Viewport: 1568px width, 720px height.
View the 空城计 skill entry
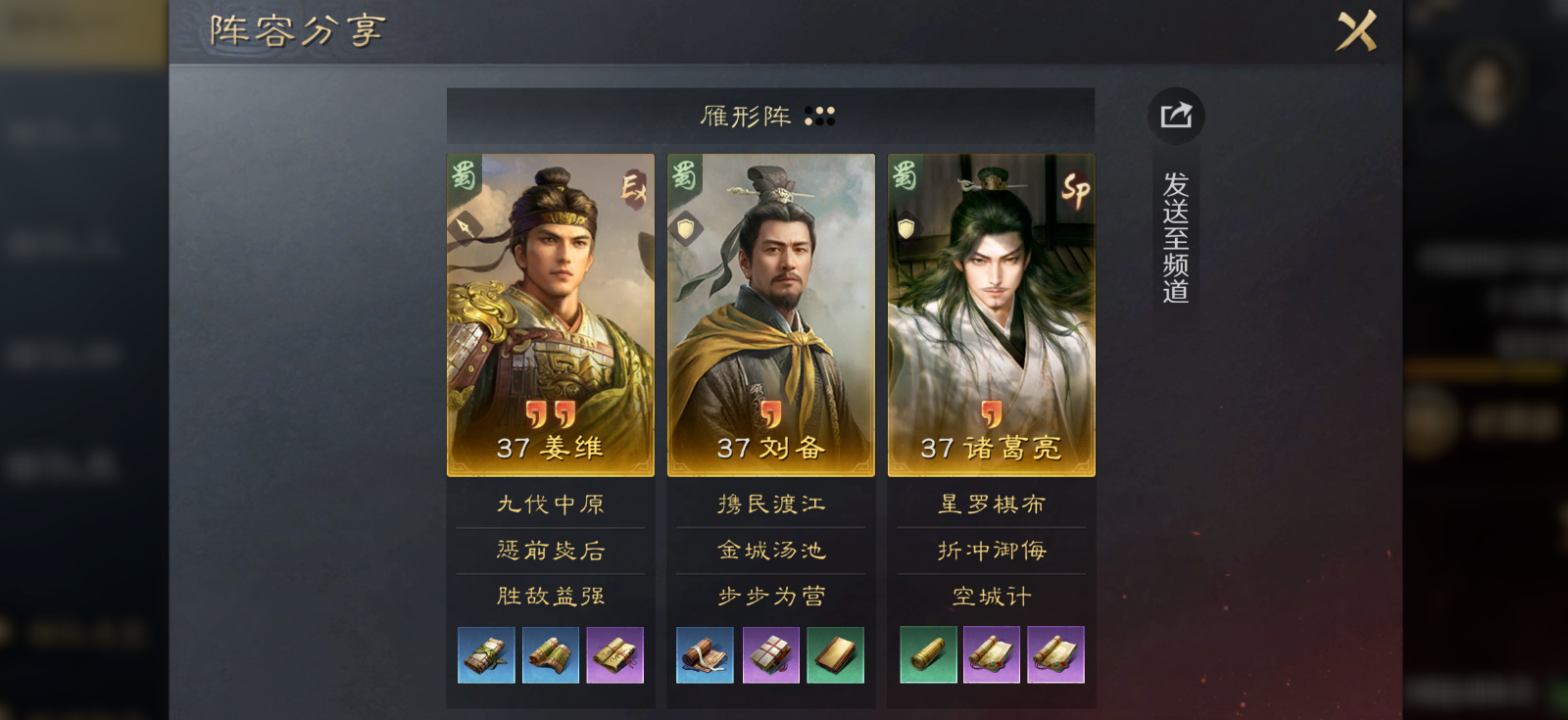(x=990, y=596)
